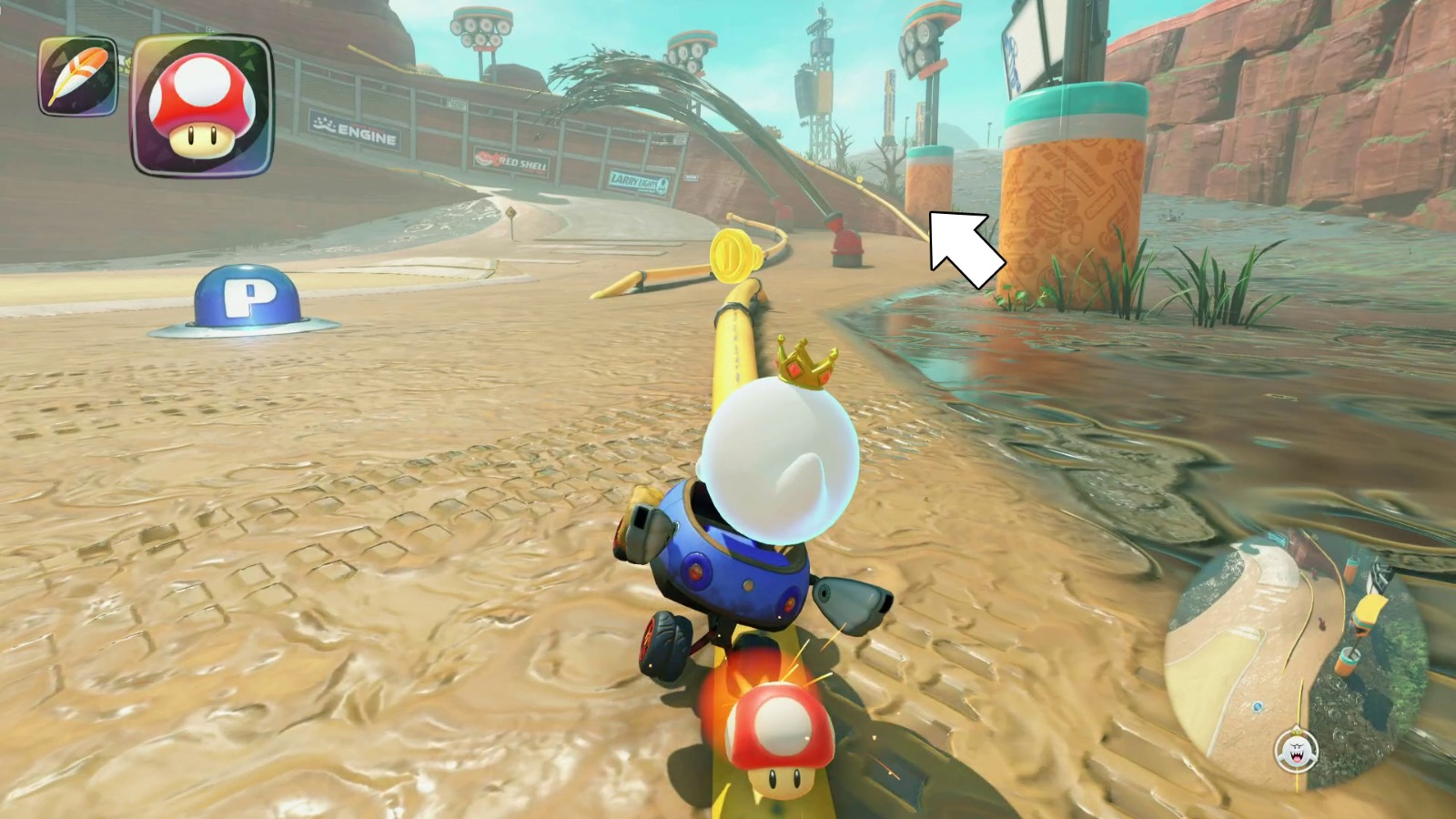This screenshot has width=1456, height=819.
Task: Click the King Boo marker on the minimap
Action: coord(1296,748)
